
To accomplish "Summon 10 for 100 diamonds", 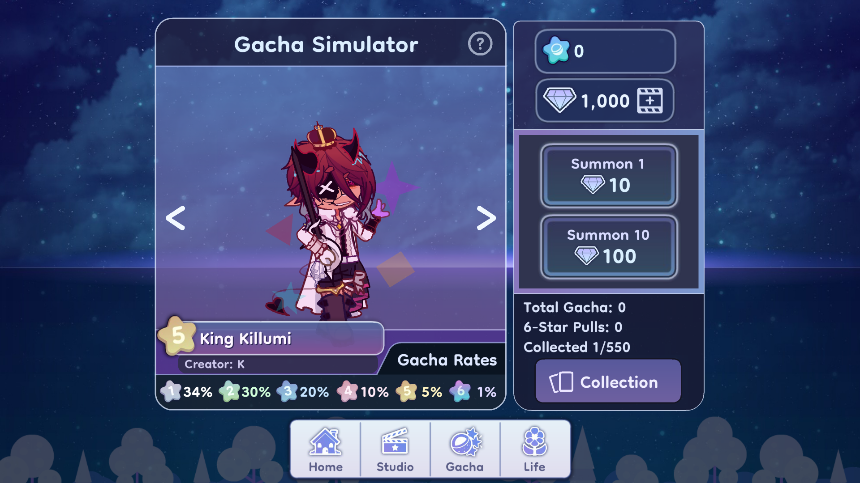I will (609, 246).
